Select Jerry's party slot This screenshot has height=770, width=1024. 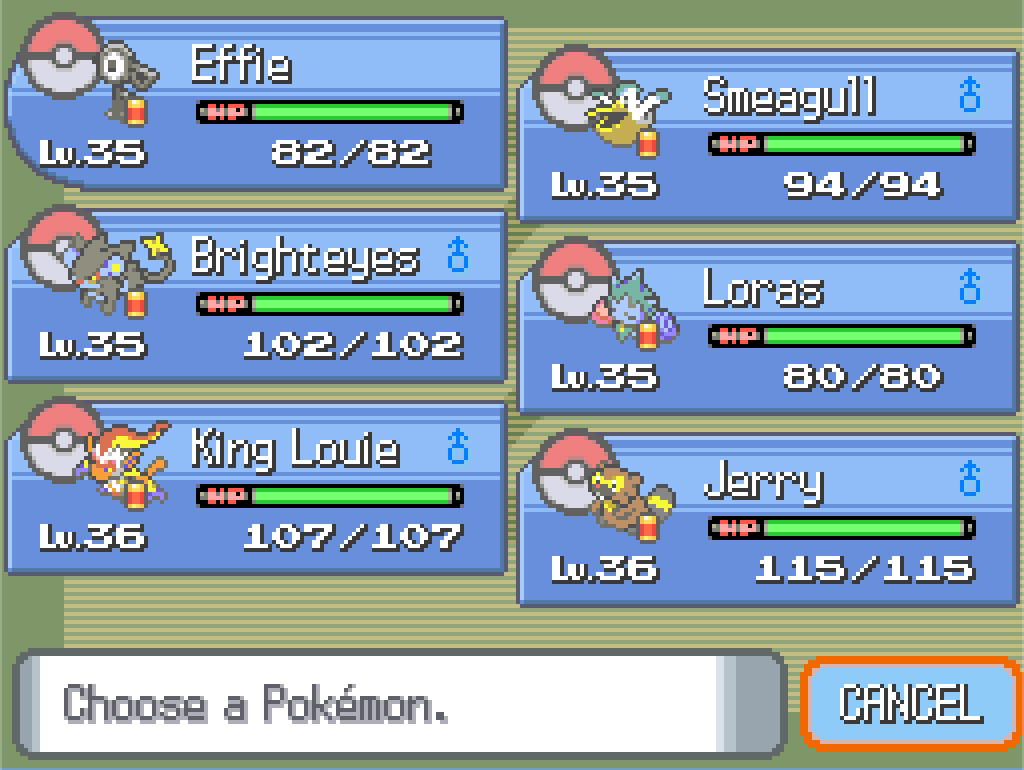tap(768, 521)
